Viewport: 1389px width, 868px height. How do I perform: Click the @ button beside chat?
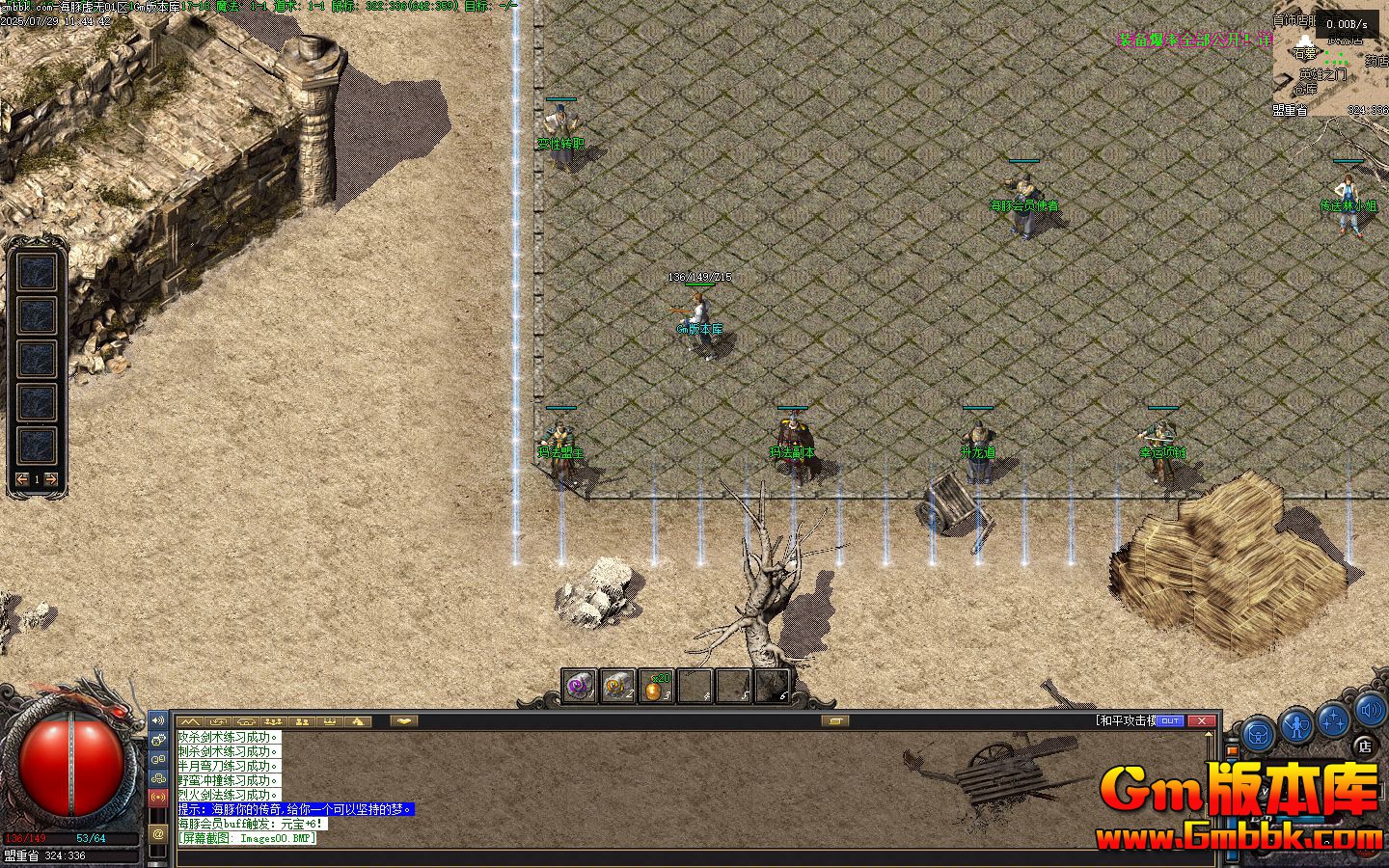click(158, 833)
